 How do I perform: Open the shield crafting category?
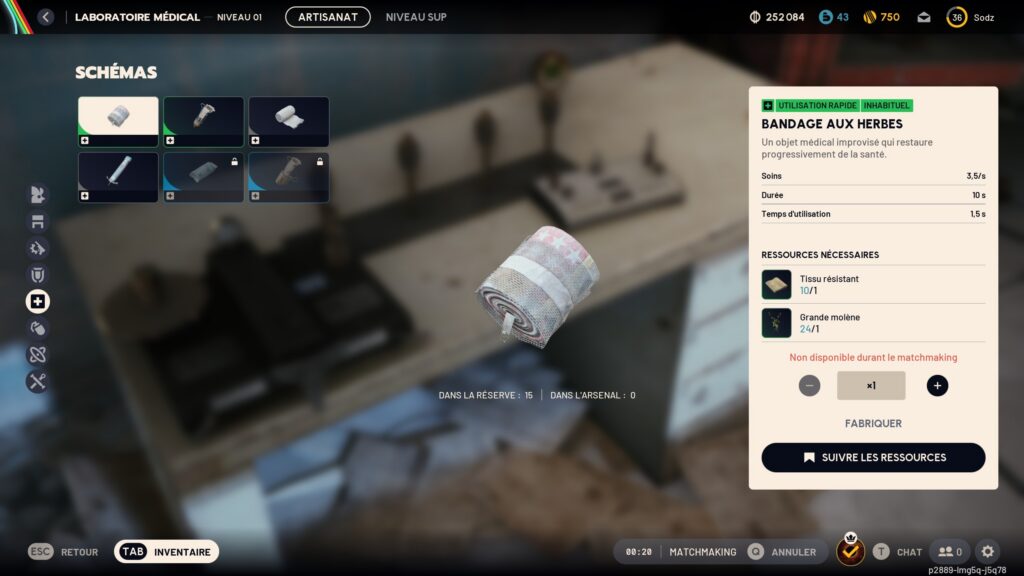[38, 274]
